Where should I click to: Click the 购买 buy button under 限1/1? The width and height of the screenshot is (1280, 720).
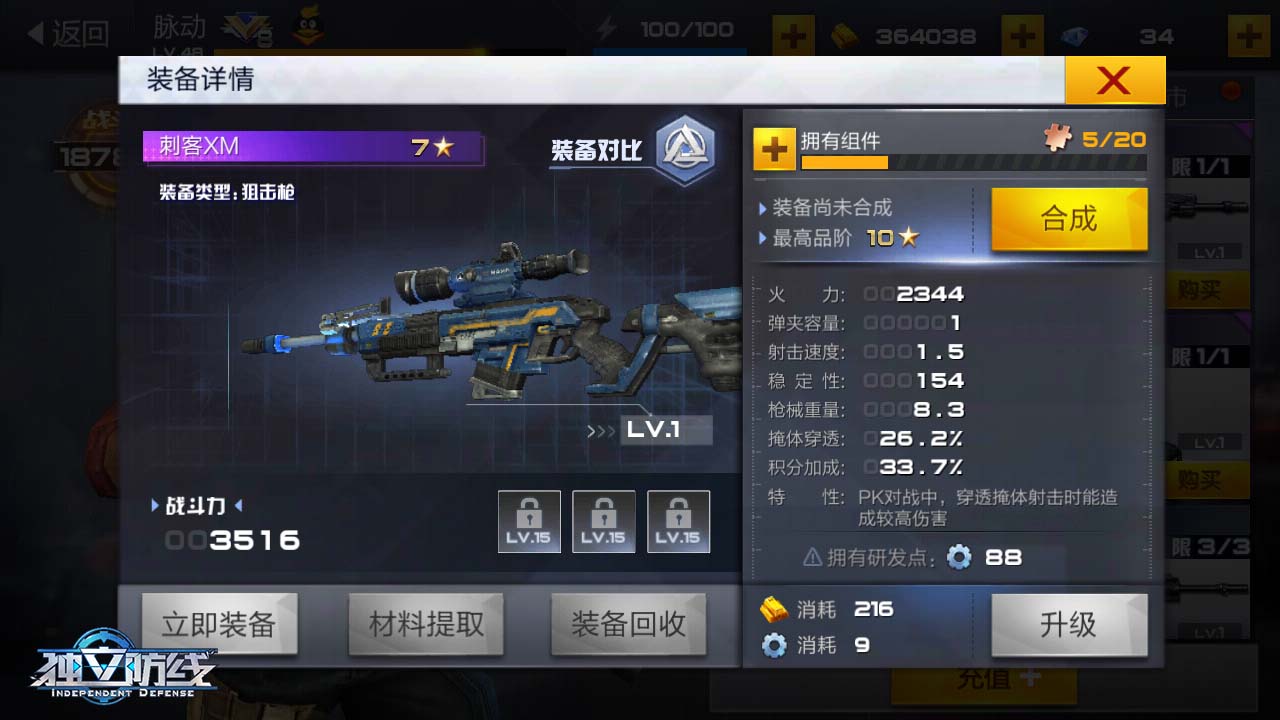(1207, 288)
